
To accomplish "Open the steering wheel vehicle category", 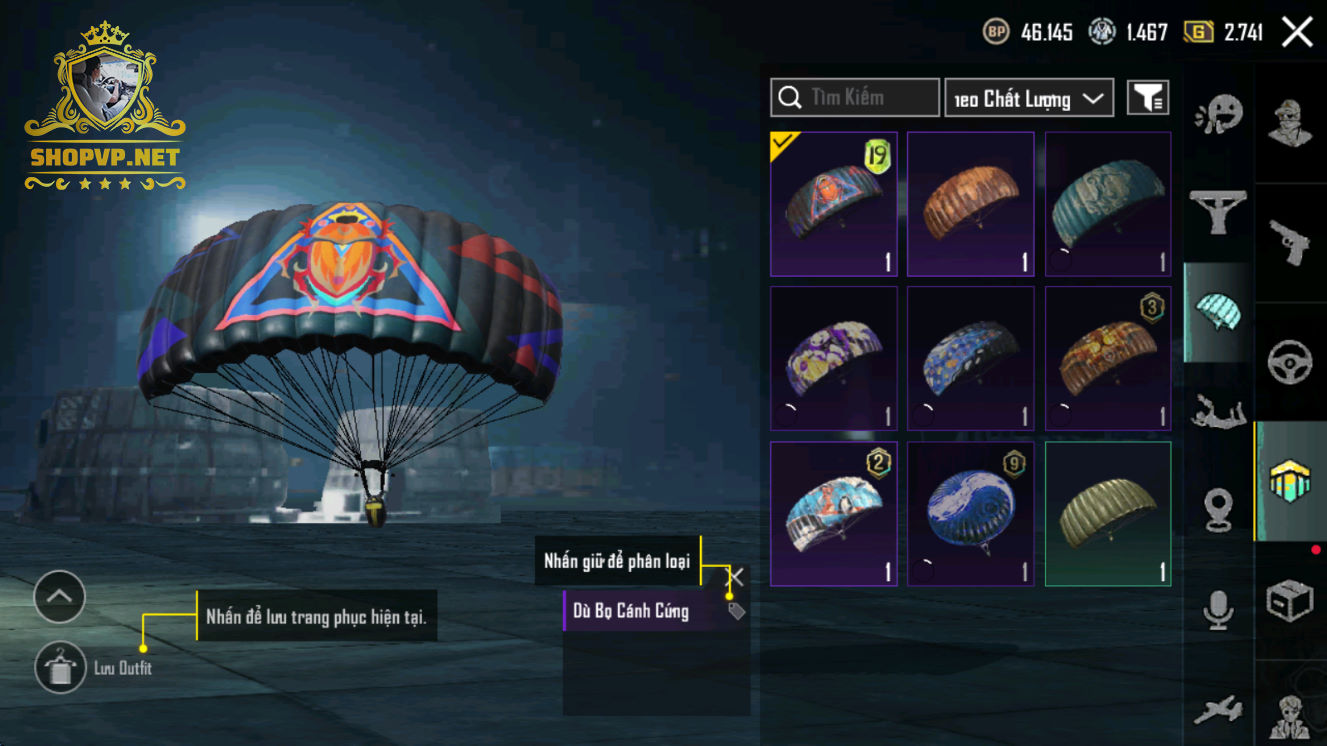I will pyautogui.click(x=1289, y=362).
